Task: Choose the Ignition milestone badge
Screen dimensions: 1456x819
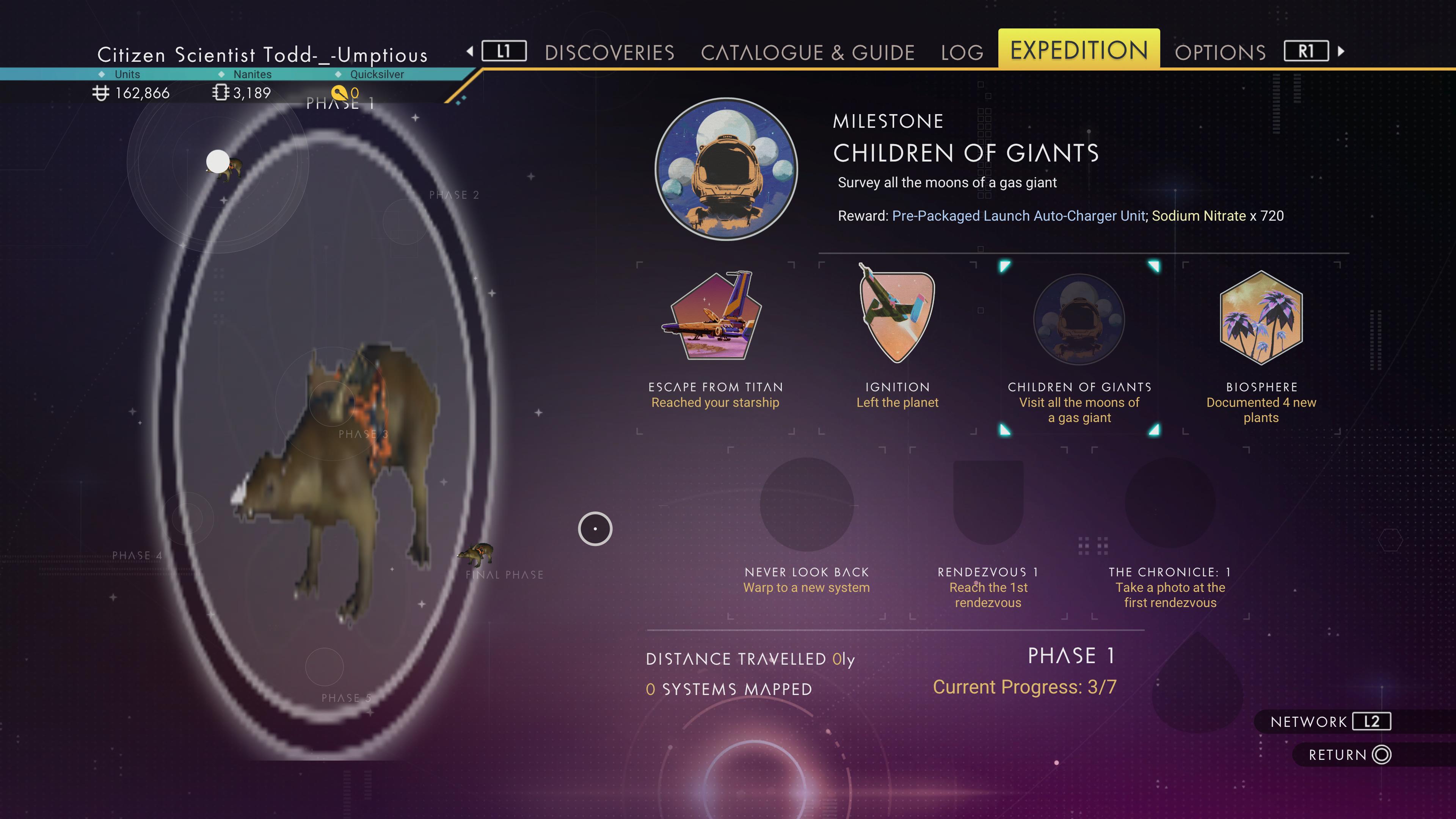Action: coord(897,317)
